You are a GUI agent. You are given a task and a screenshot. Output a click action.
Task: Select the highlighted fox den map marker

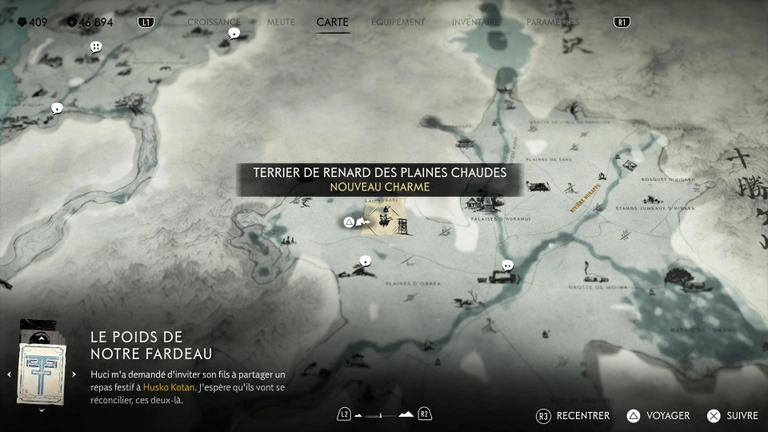click(x=383, y=221)
